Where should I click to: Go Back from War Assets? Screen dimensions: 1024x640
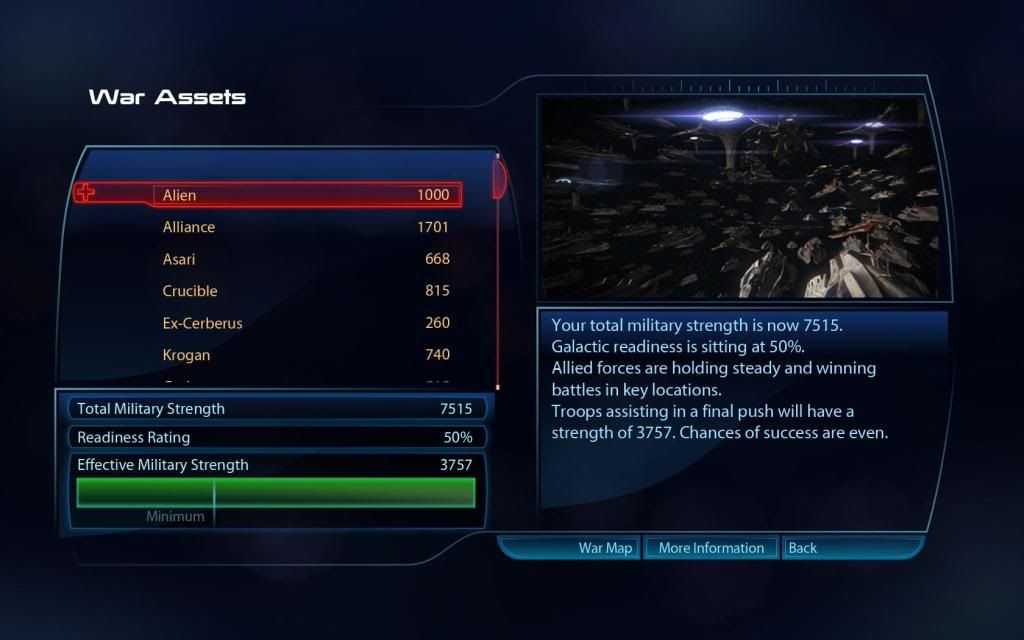[x=802, y=548]
